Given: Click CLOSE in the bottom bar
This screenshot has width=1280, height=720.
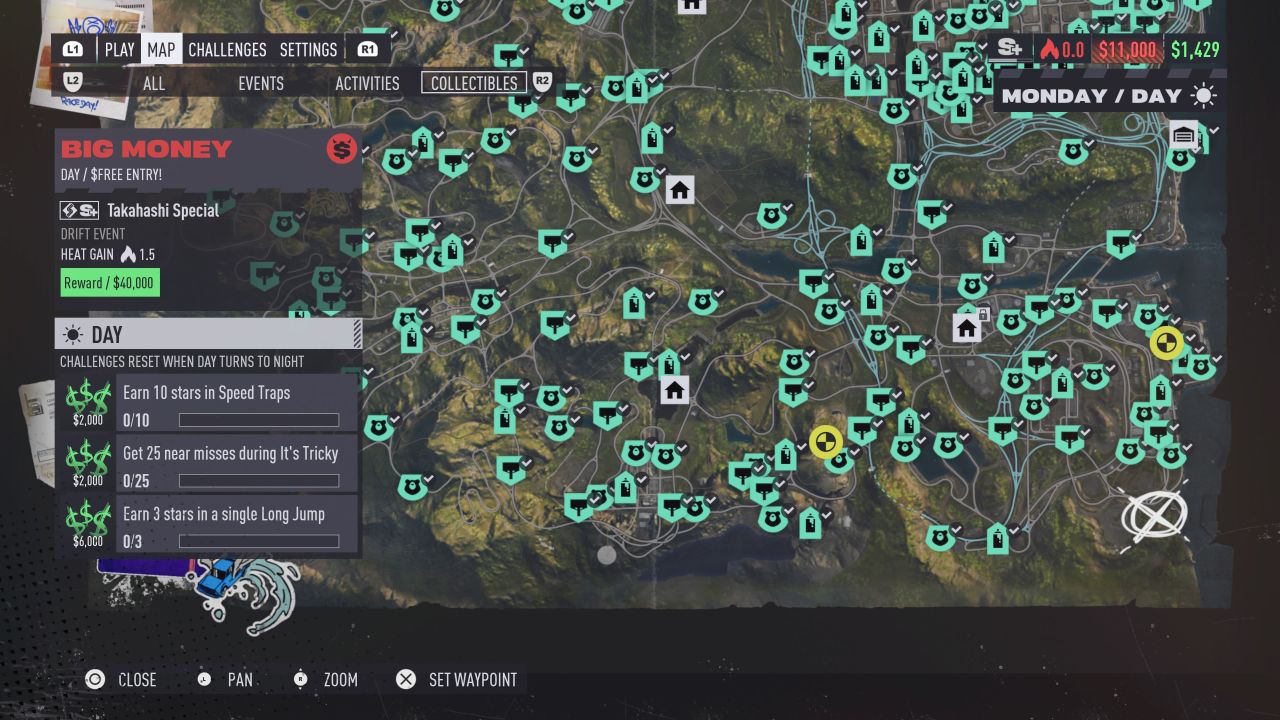Looking at the screenshot, I should pyautogui.click(x=135, y=680).
